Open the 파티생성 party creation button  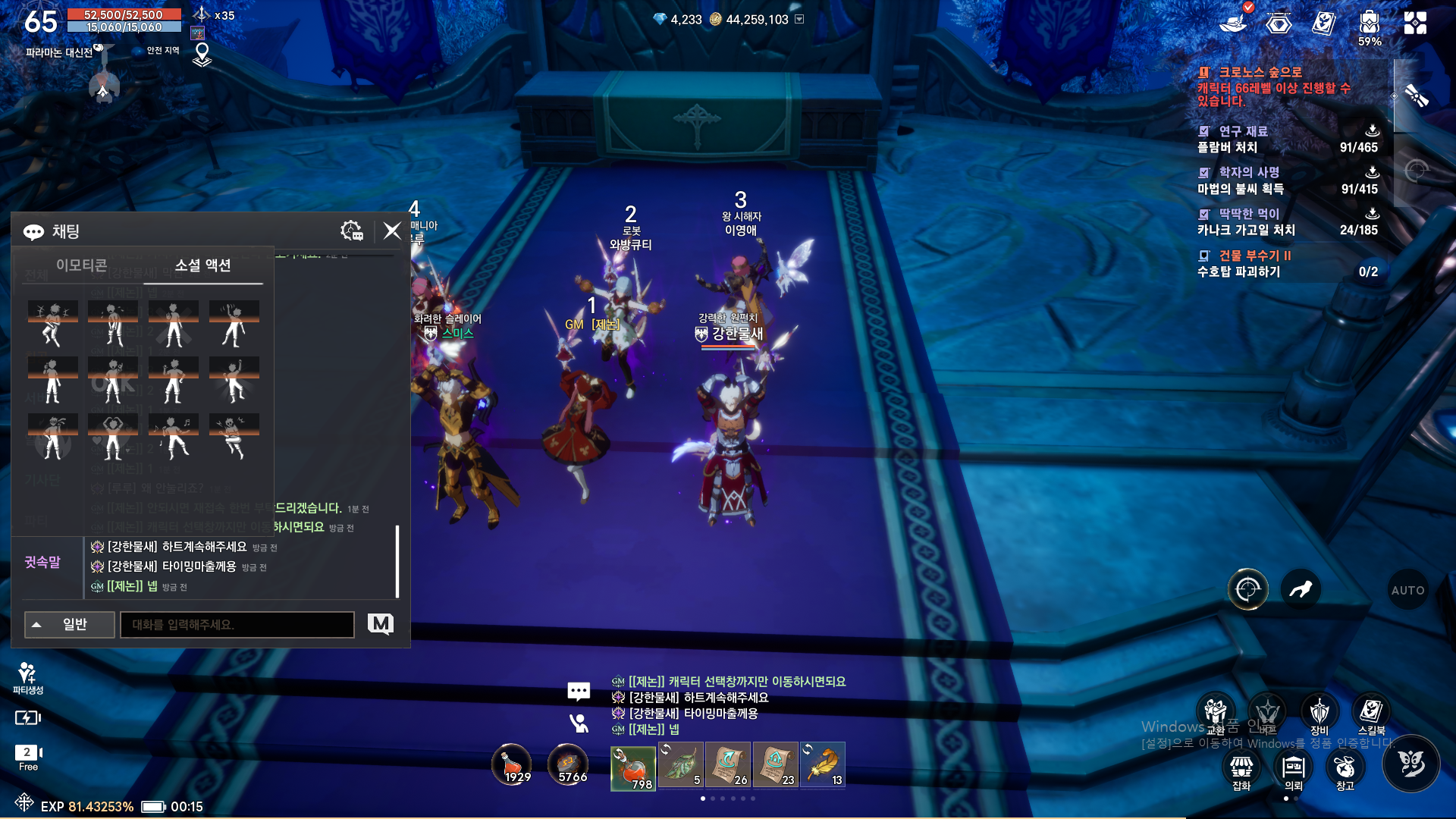pos(27,677)
